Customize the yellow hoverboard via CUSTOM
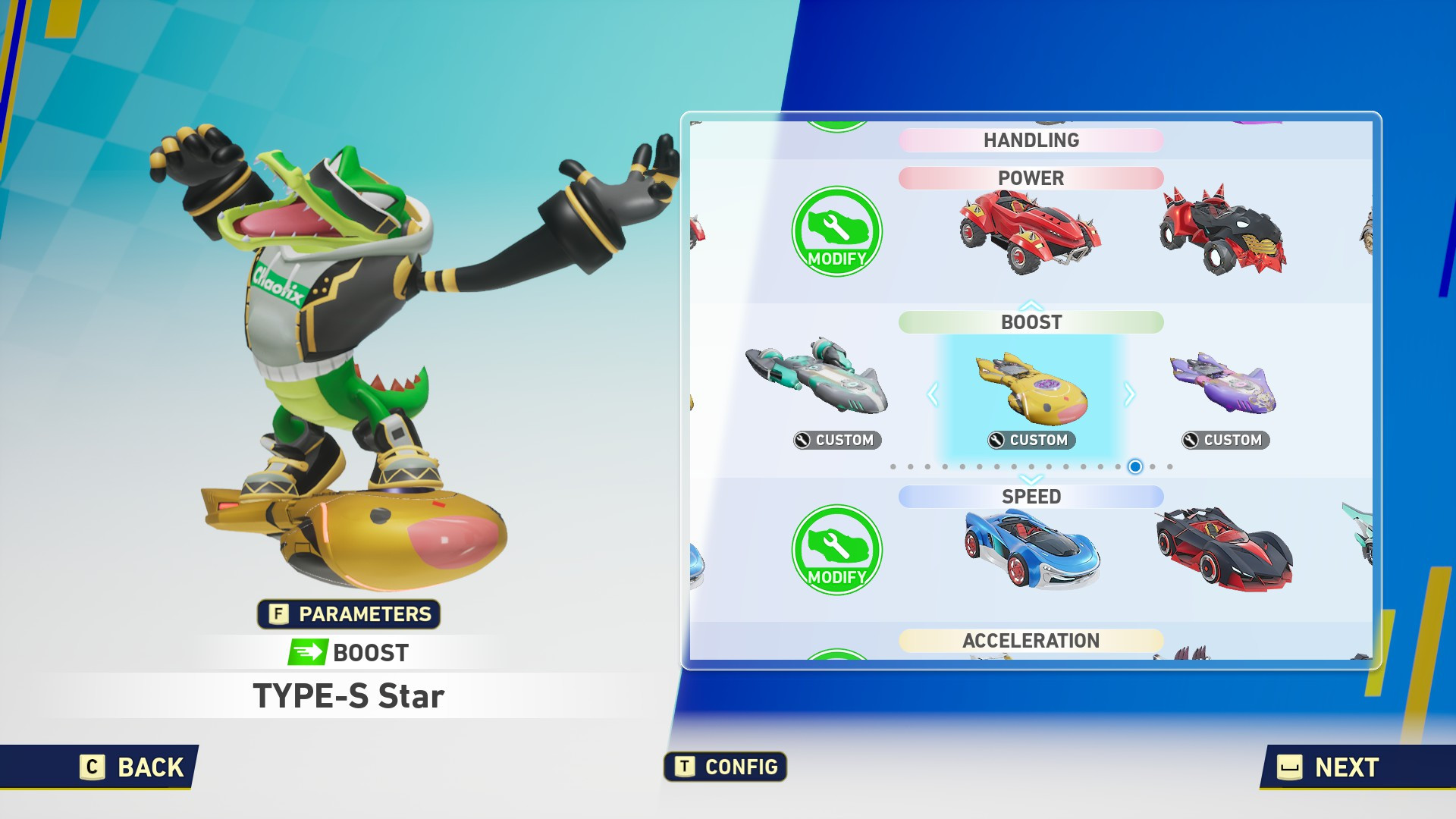1456x819 pixels. [1031, 441]
